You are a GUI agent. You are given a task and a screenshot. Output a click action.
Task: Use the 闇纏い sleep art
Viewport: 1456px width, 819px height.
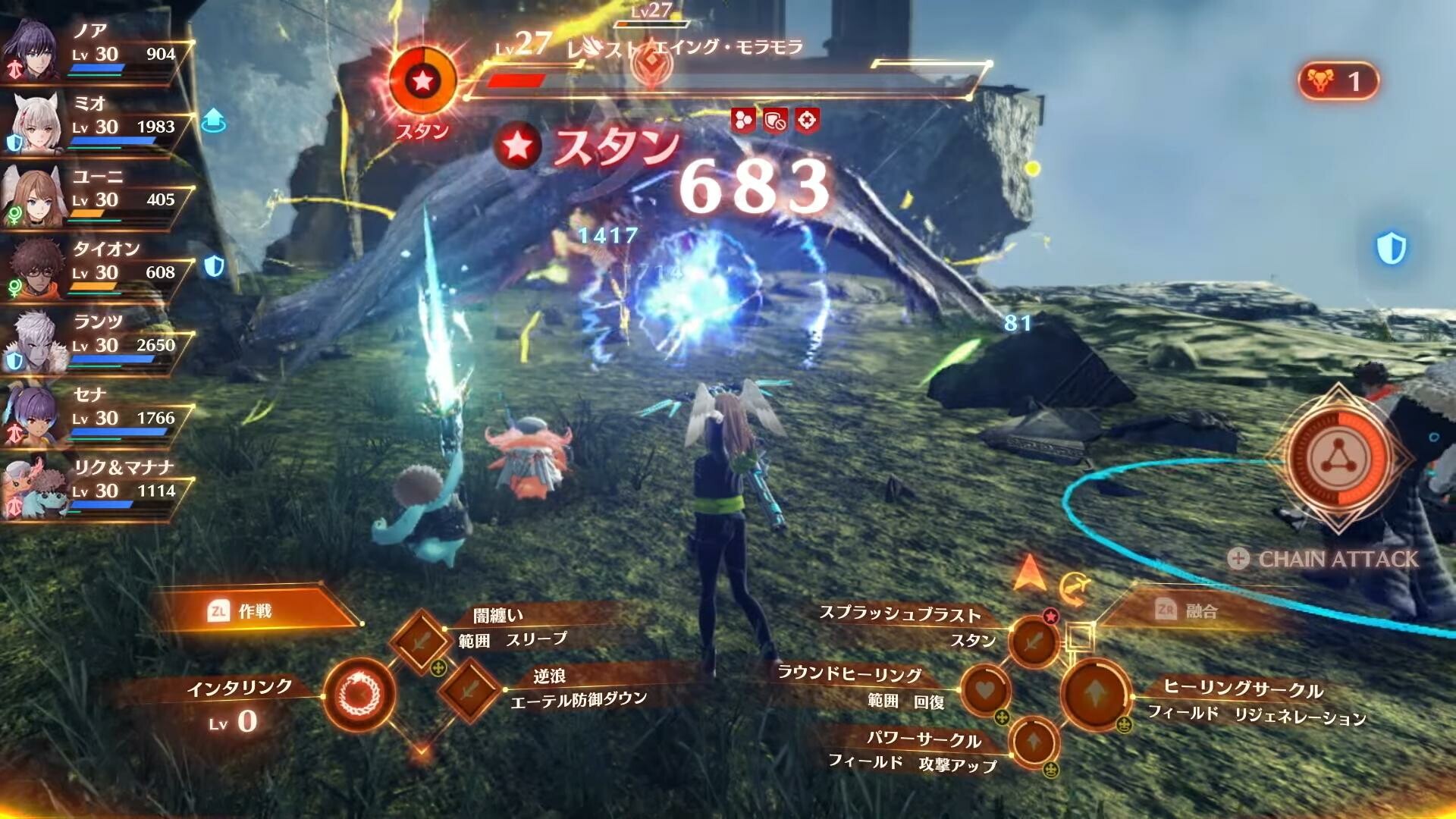tap(421, 641)
